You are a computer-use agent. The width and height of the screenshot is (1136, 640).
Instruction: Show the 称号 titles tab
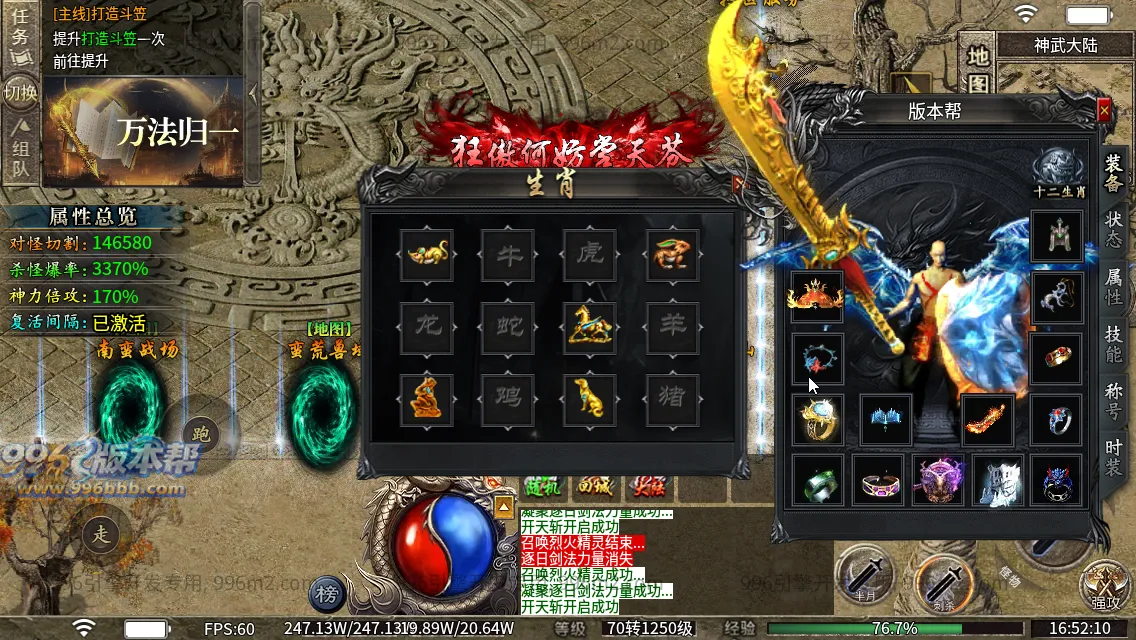coord(1113,400)
